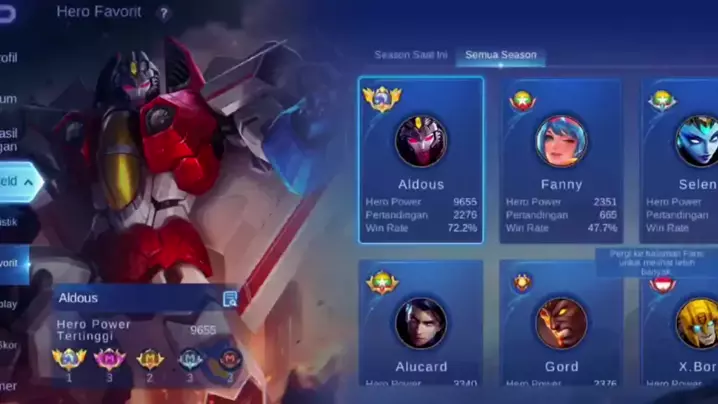
Task: Show Hero Favorit help question mark
Action: 164,14
